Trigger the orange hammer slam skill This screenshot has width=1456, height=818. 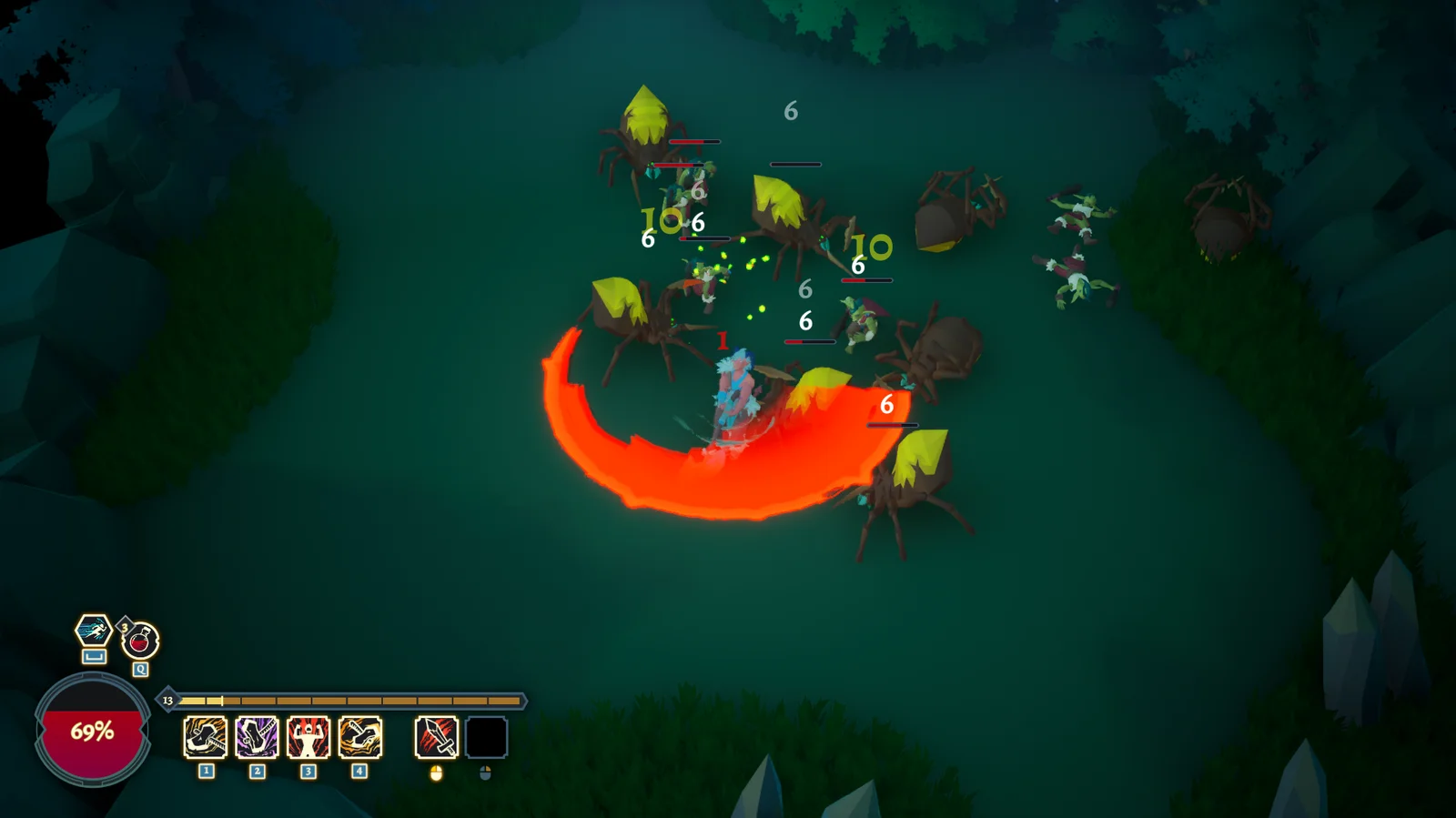coord(206,737)
